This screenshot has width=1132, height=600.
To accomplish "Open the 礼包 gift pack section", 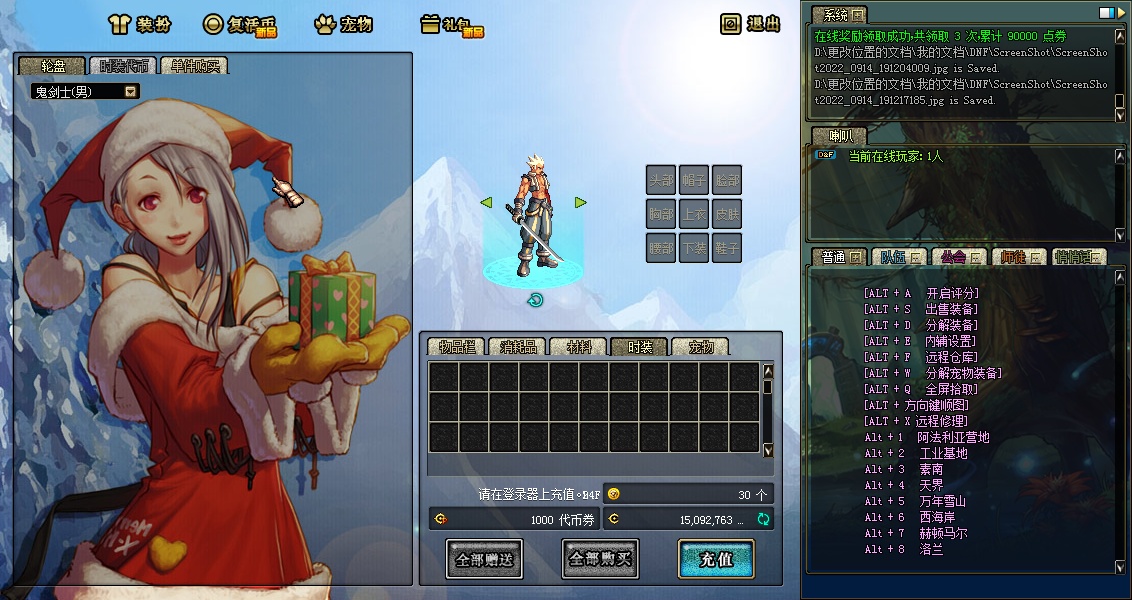I will point(452,24).
